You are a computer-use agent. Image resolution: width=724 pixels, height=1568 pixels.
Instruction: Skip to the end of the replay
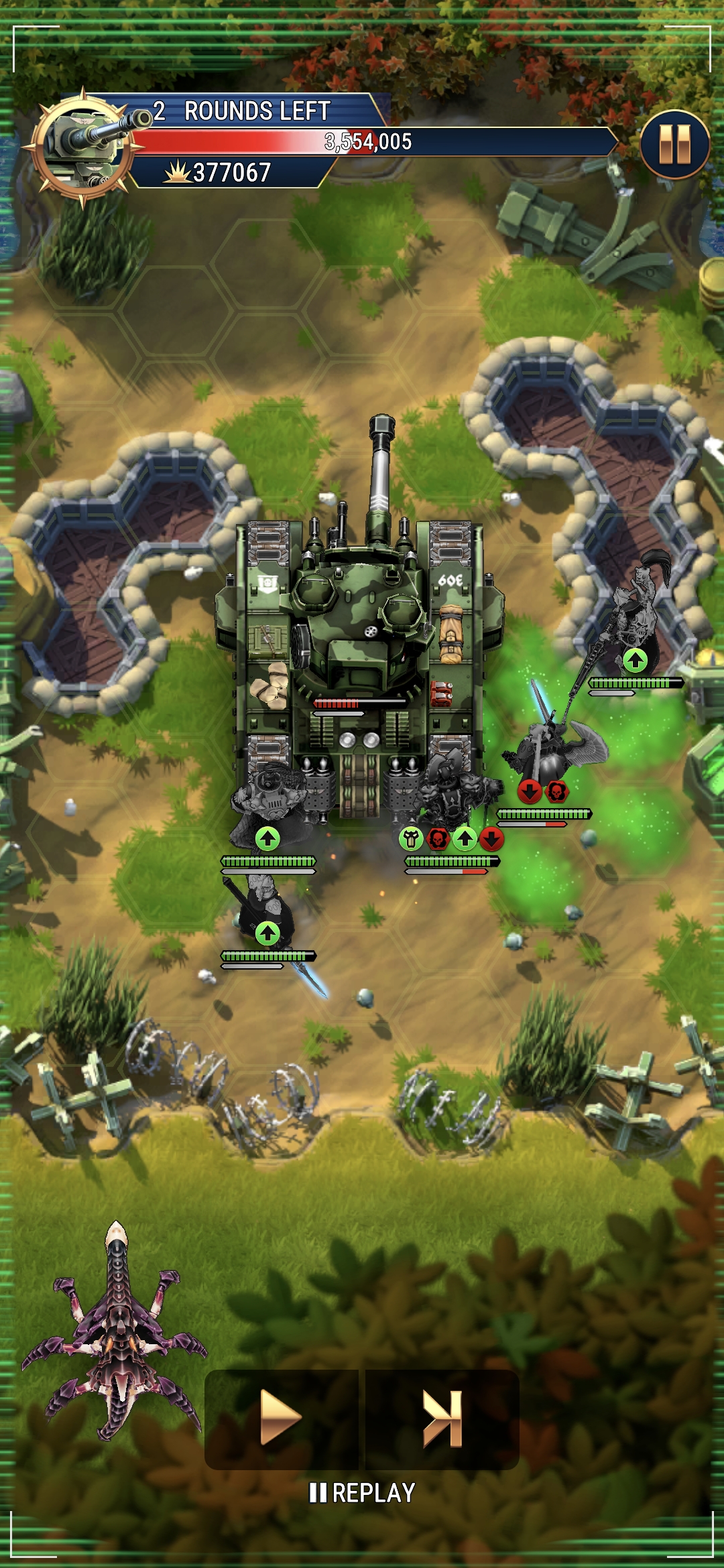point(442,1418)
